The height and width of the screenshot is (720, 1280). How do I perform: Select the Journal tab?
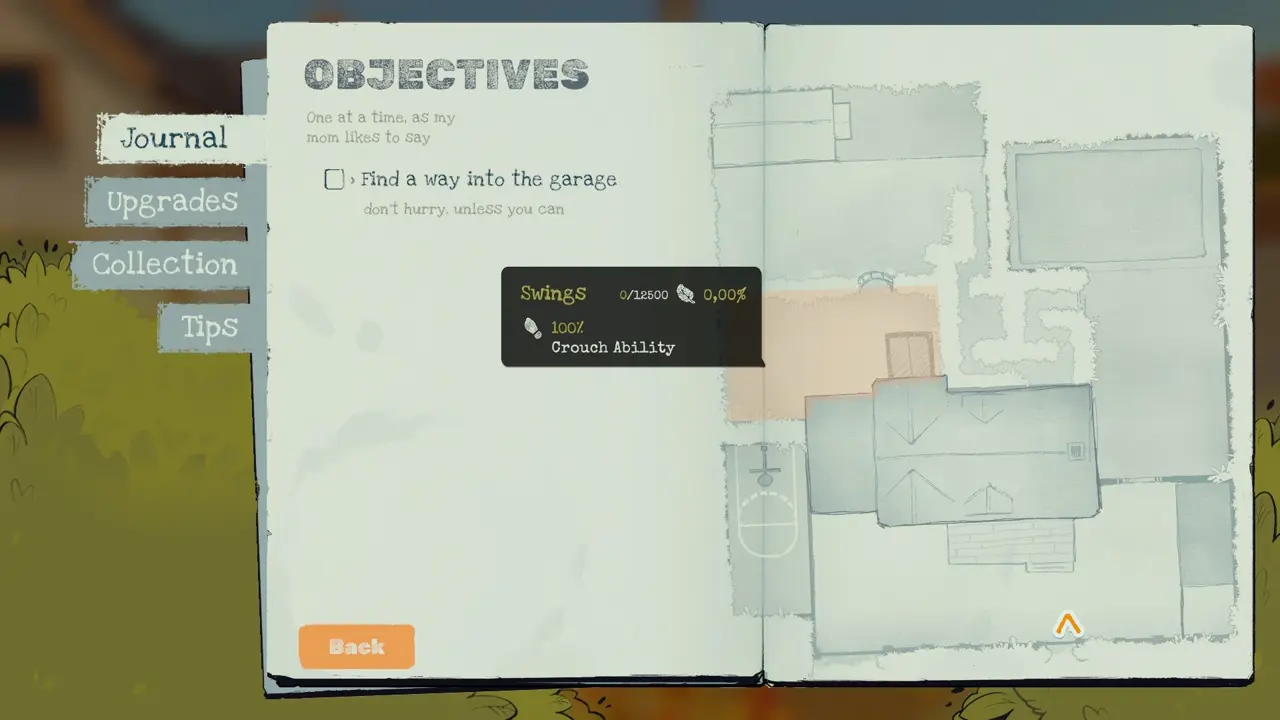pyautogui.click(x=176, y=139)
